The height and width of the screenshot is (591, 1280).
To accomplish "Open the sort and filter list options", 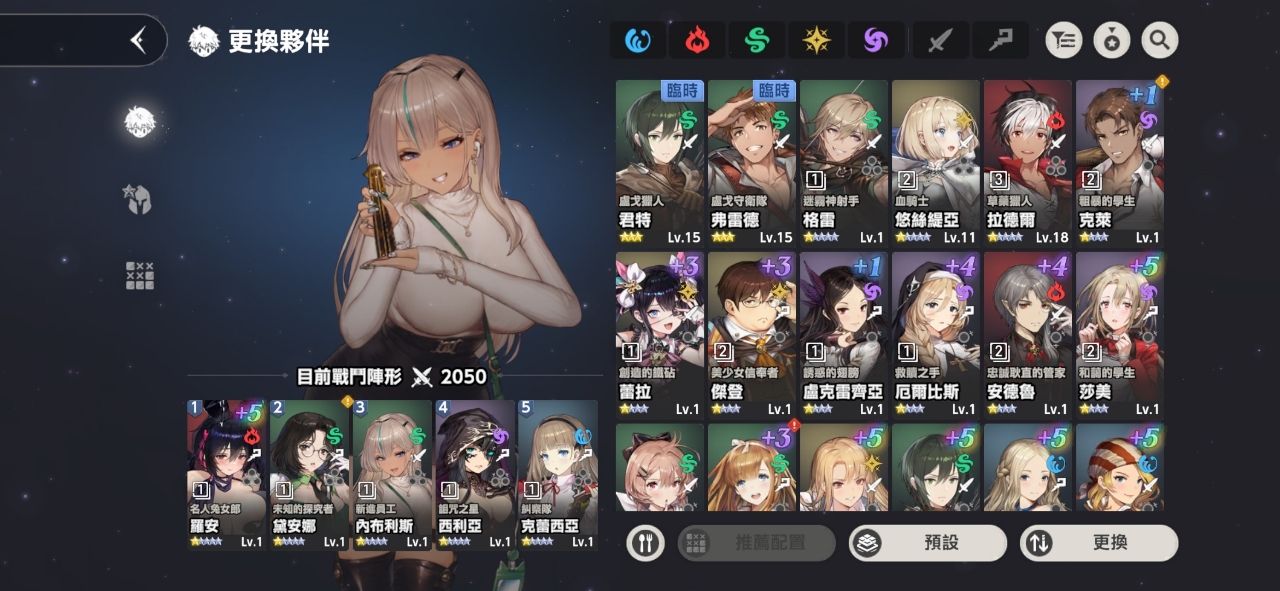I will coord(1064,40).
